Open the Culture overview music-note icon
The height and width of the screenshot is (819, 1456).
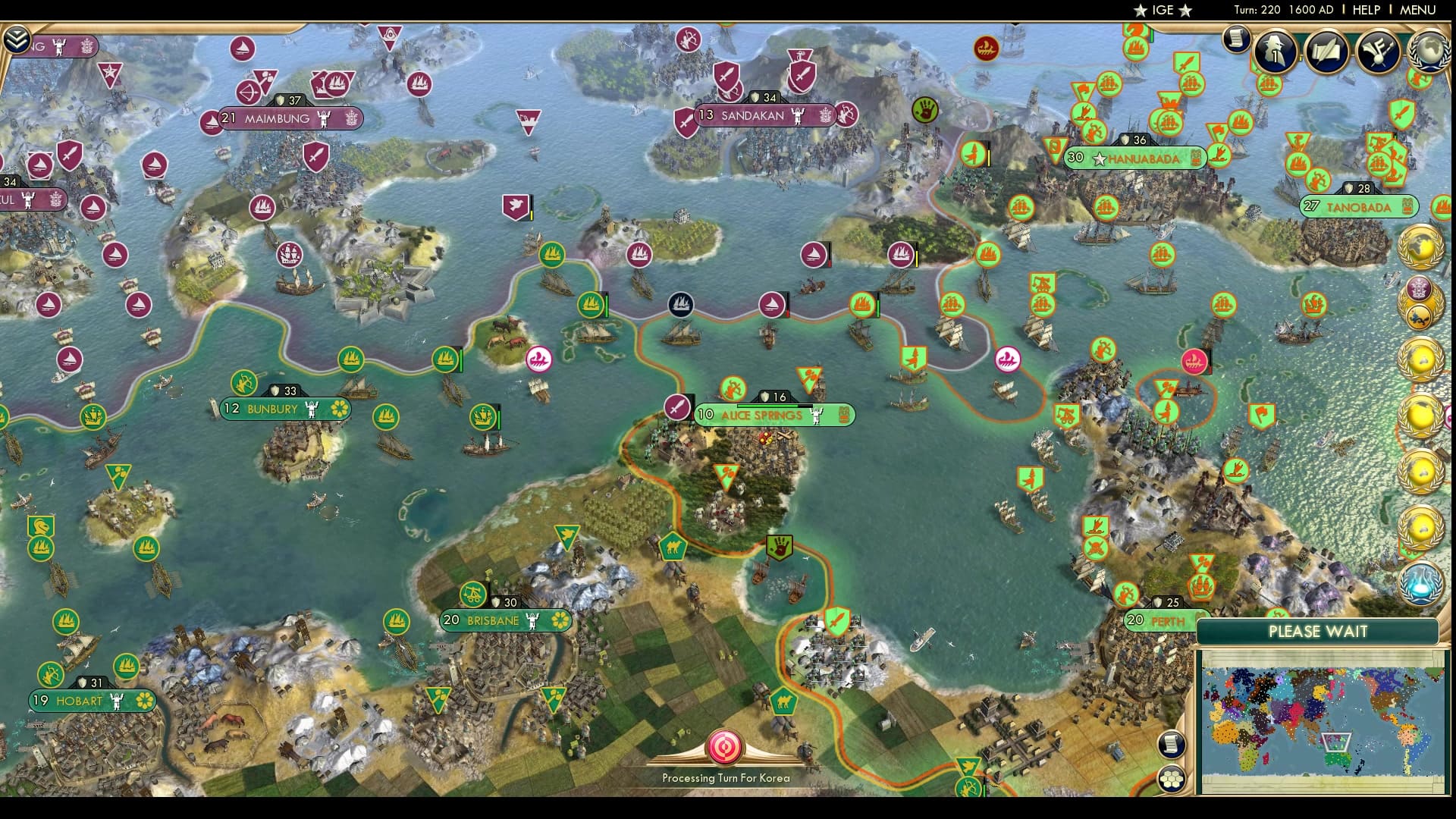pyautogui.click(x=1378, y=53)
